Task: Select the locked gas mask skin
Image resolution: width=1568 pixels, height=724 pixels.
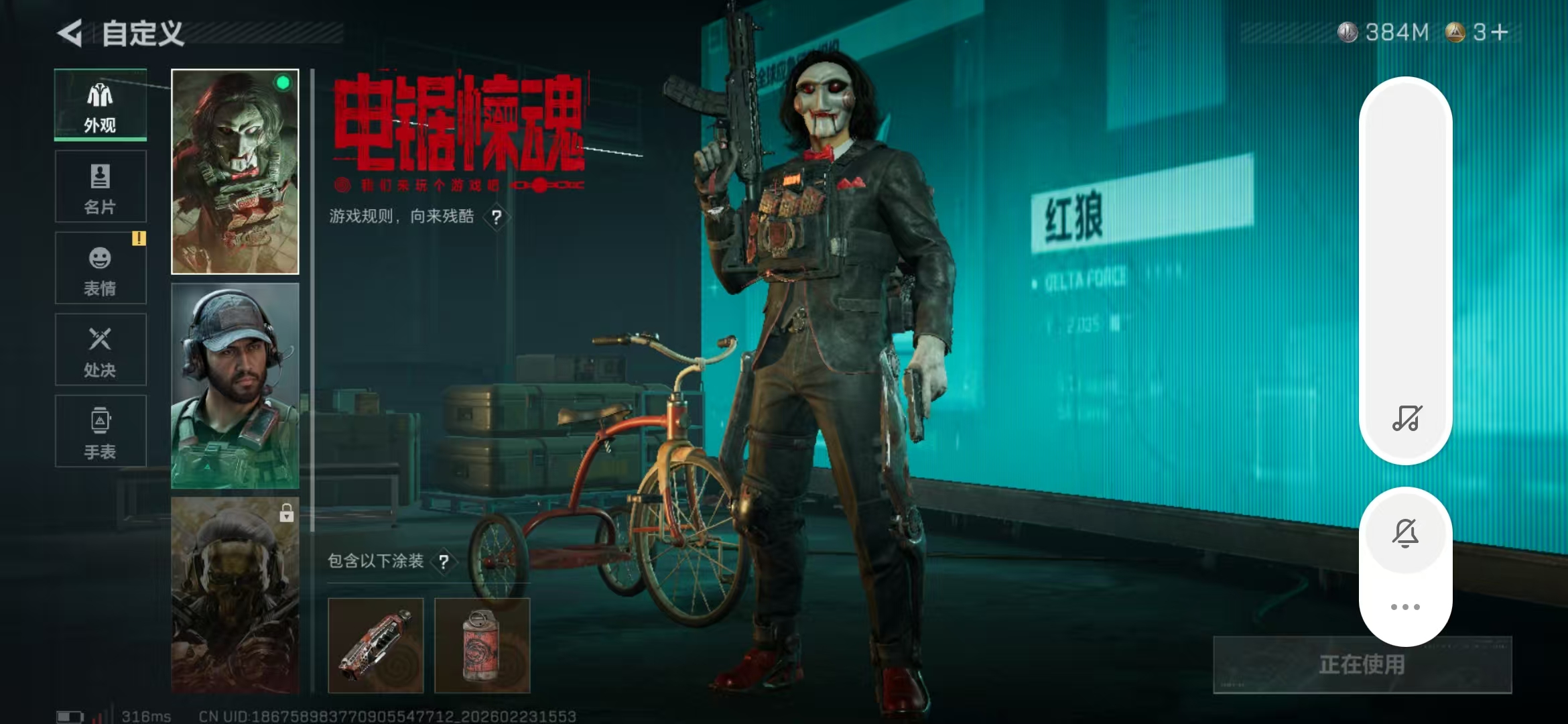Action: [x=235, y=595]
